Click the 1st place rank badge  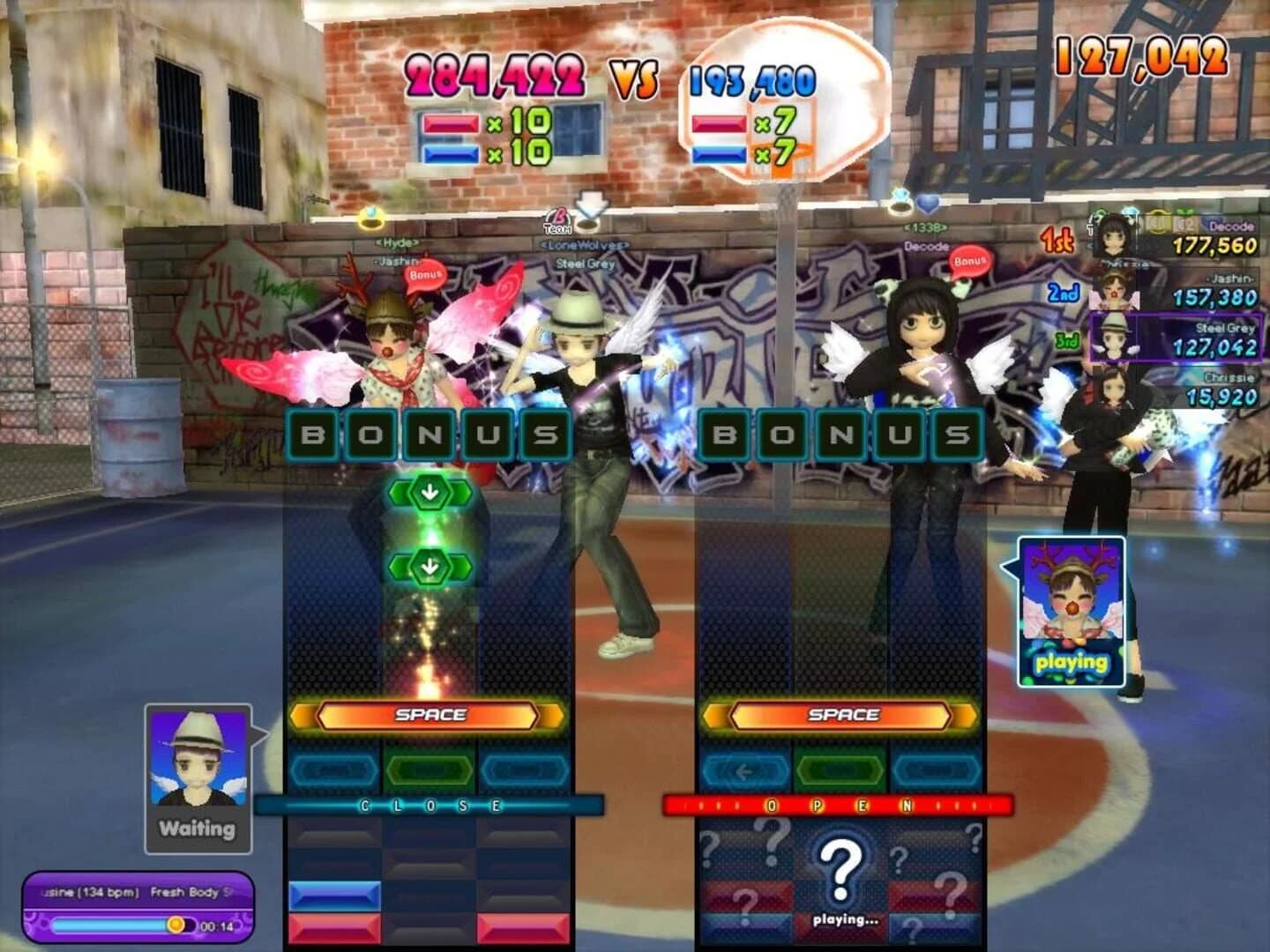point(1056,240)
